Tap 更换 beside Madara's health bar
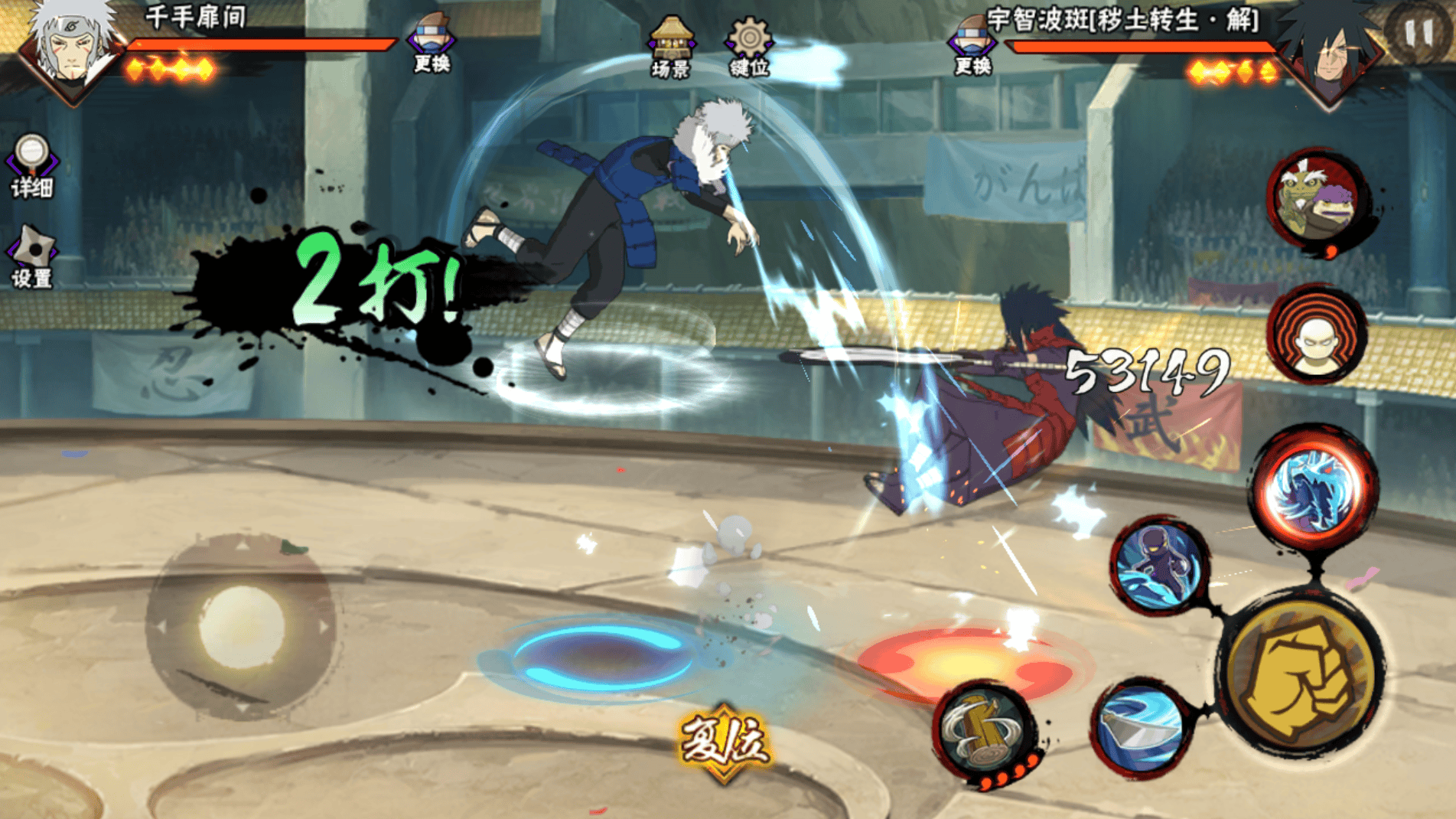This screenshot has height=819, width=1456. tap(972, 46)
